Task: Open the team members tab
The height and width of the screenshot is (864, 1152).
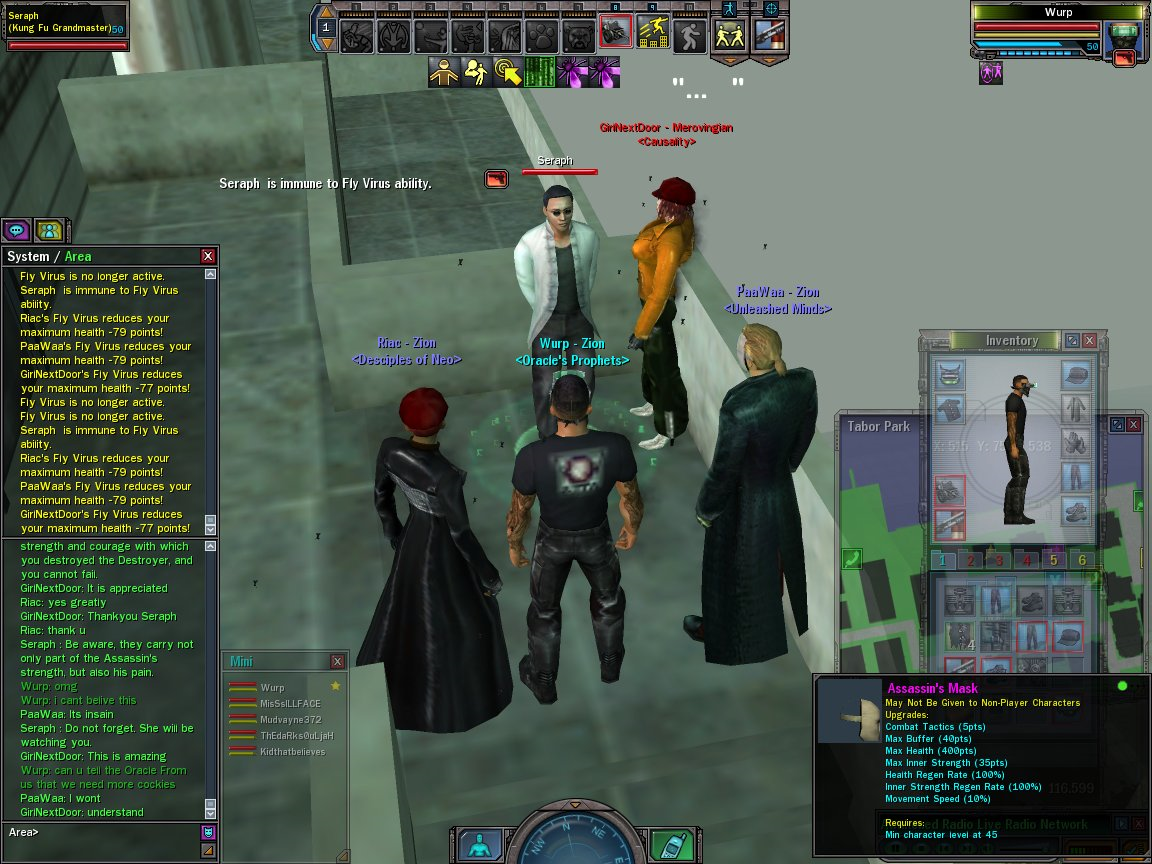Action: [x=49, y=230]
